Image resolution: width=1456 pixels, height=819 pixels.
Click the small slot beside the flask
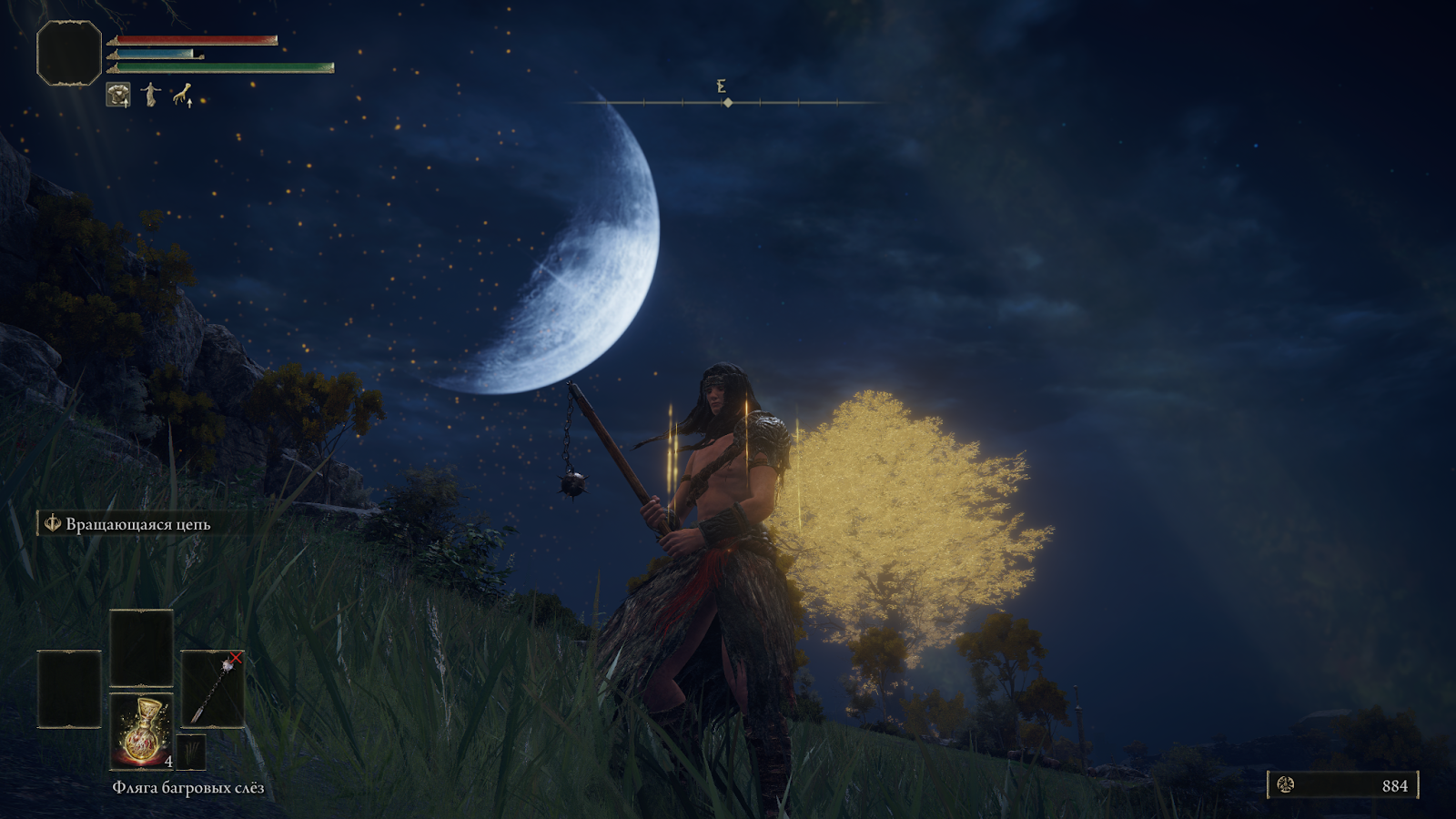(x=192, y=753)
